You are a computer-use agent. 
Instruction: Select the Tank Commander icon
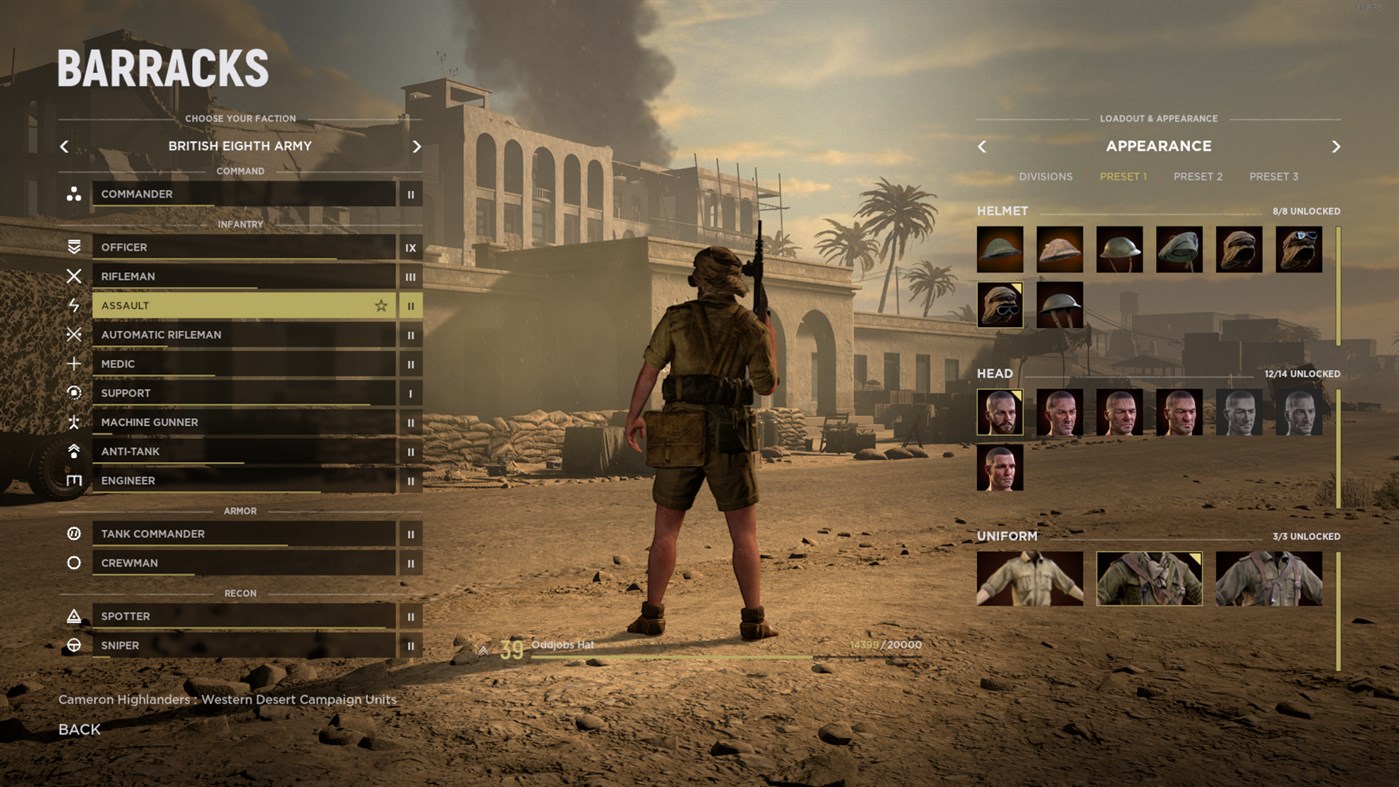72,533
